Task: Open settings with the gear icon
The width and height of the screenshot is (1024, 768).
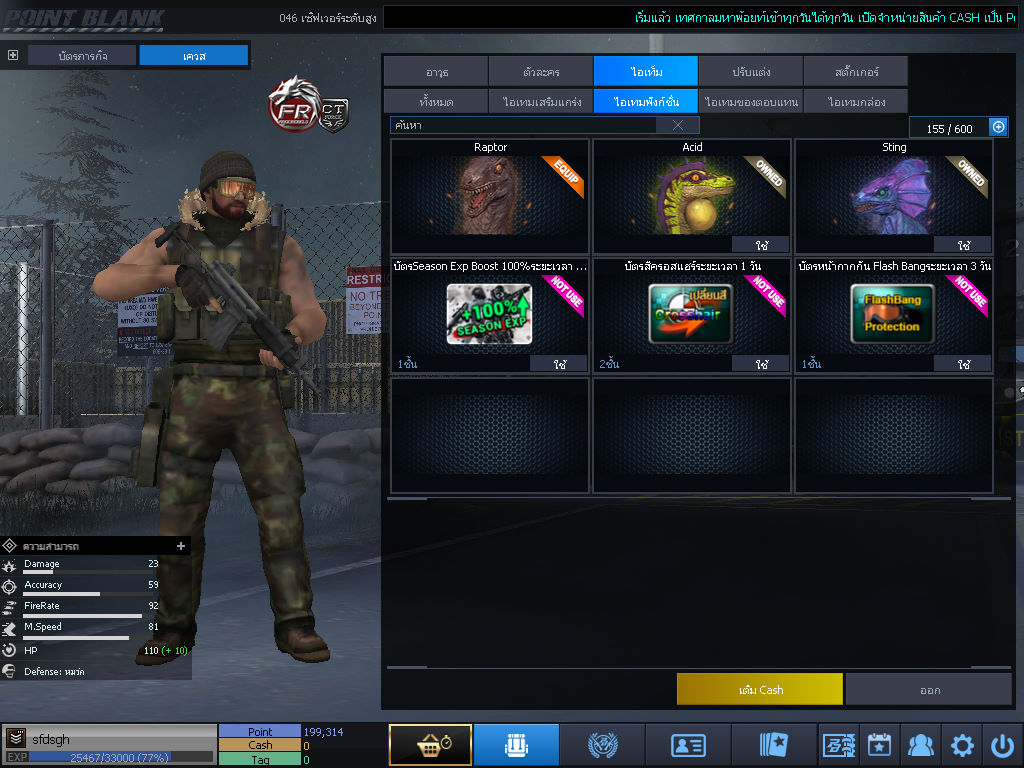Action: click(x=962, y=745)
